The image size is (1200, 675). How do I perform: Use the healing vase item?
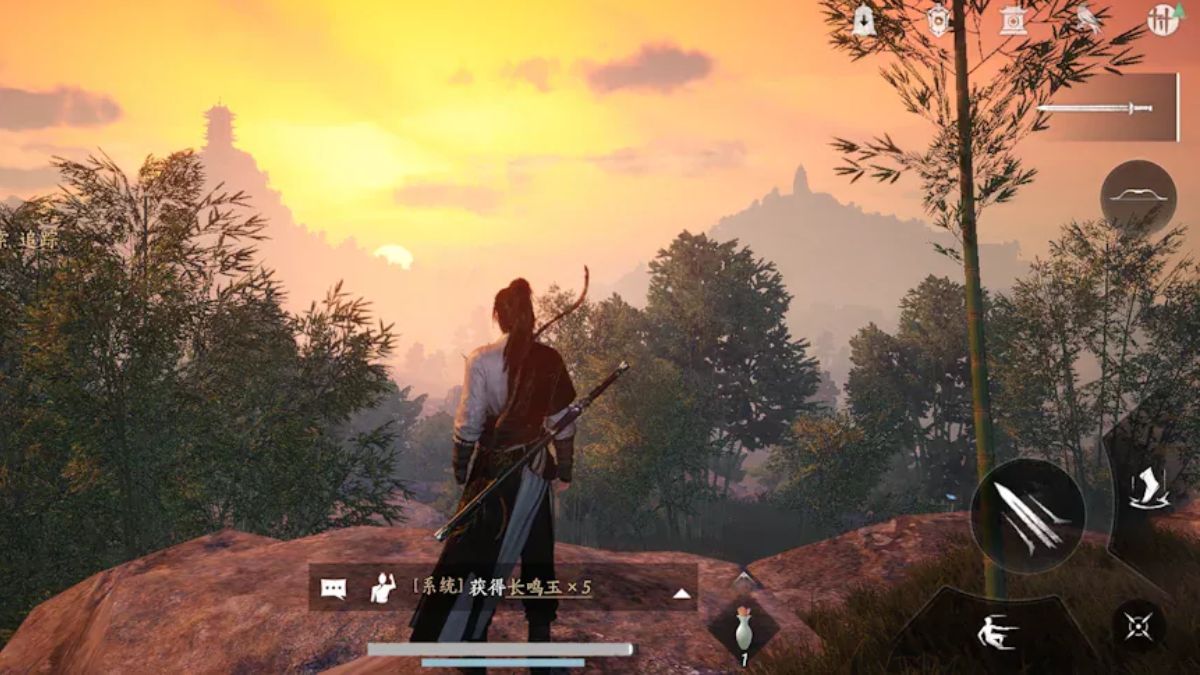pos(743,632)
